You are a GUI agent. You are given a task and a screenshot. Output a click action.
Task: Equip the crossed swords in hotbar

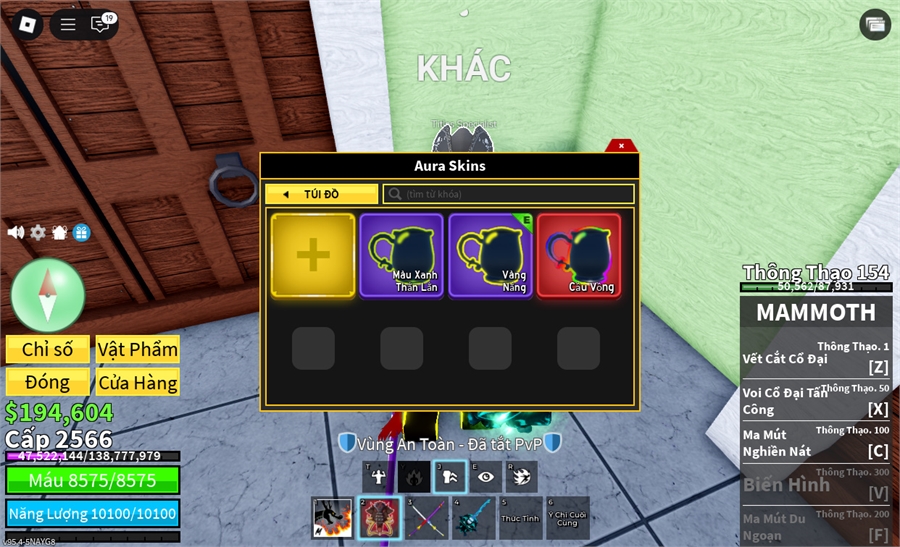point(427,518)
